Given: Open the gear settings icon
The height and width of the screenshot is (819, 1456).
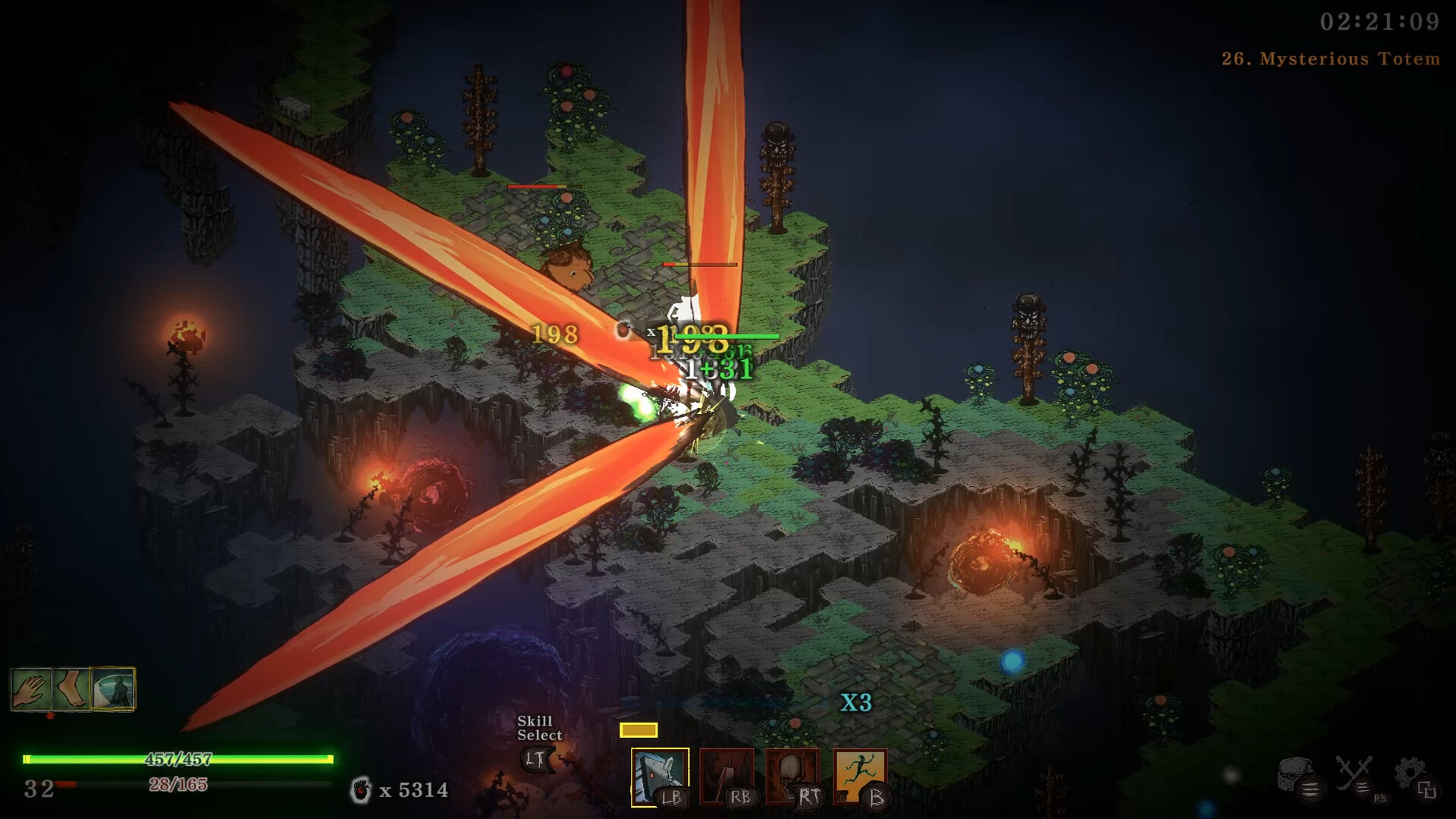Looking at the screenshot, I should coord(1411,775).
